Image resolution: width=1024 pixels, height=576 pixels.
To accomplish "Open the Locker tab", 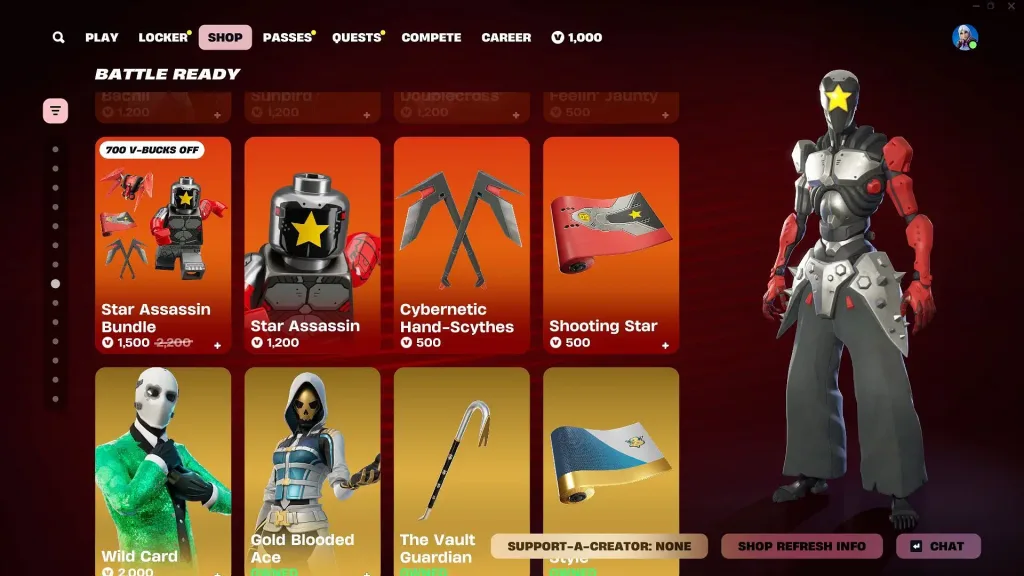I will pyautogui.click(x=163, y=38).
